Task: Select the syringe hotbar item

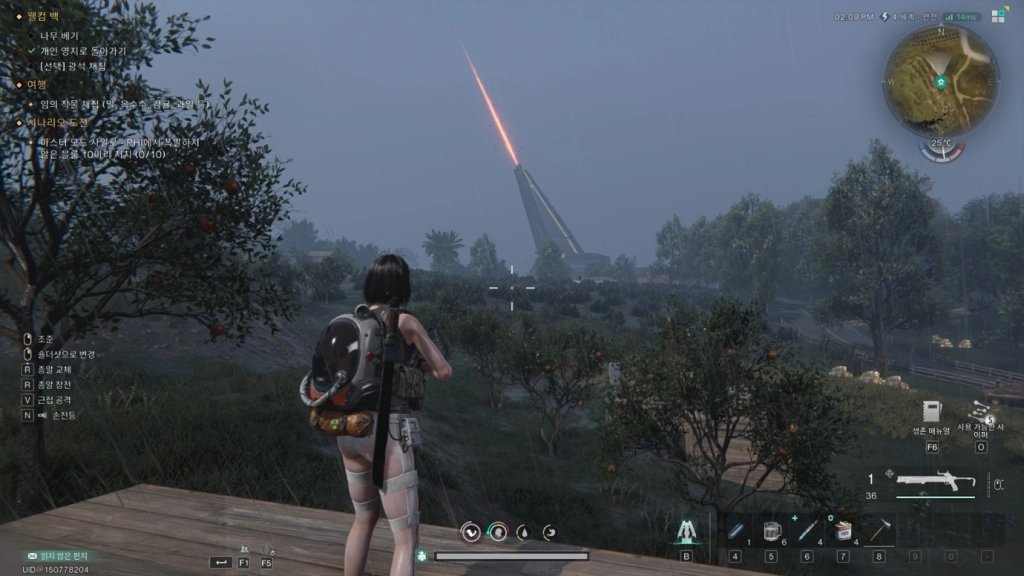Action: click(807, 530)
